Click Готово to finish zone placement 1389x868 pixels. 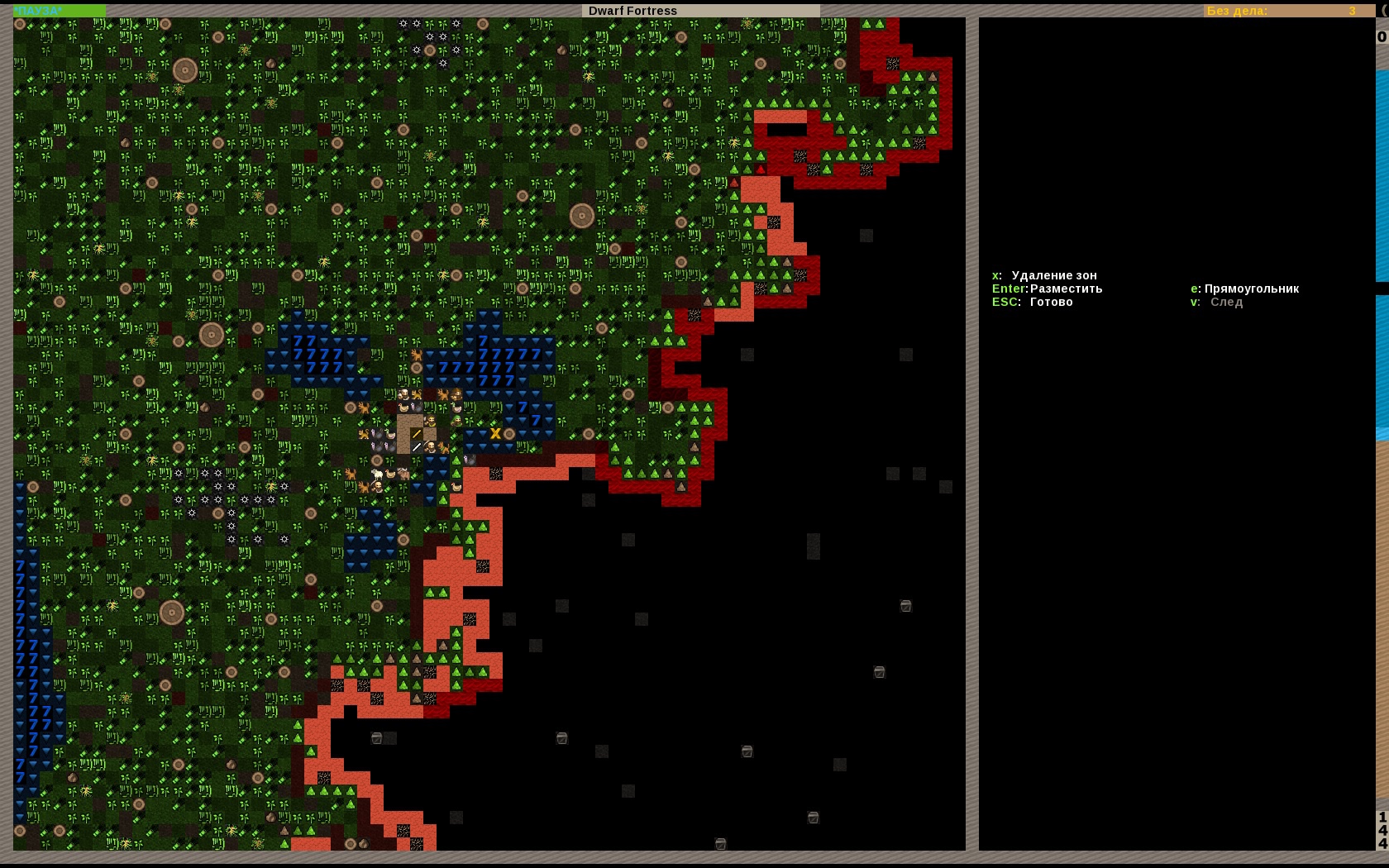[x=1050, y=302]
